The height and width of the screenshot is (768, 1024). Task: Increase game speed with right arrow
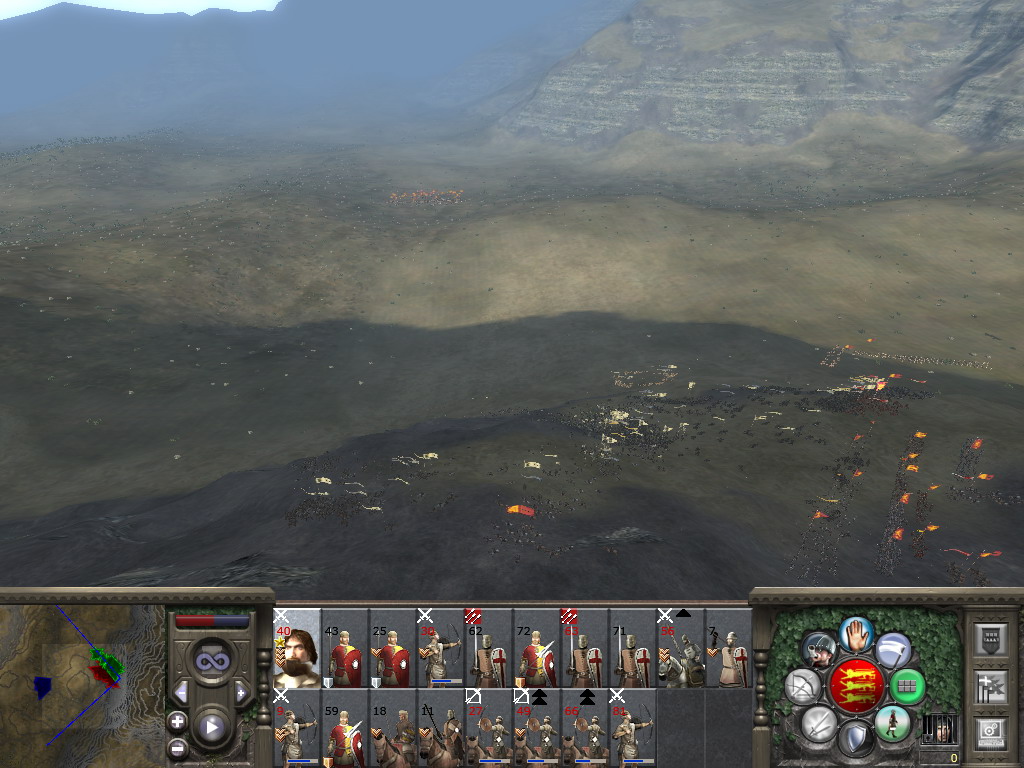(x=241, y=691)
